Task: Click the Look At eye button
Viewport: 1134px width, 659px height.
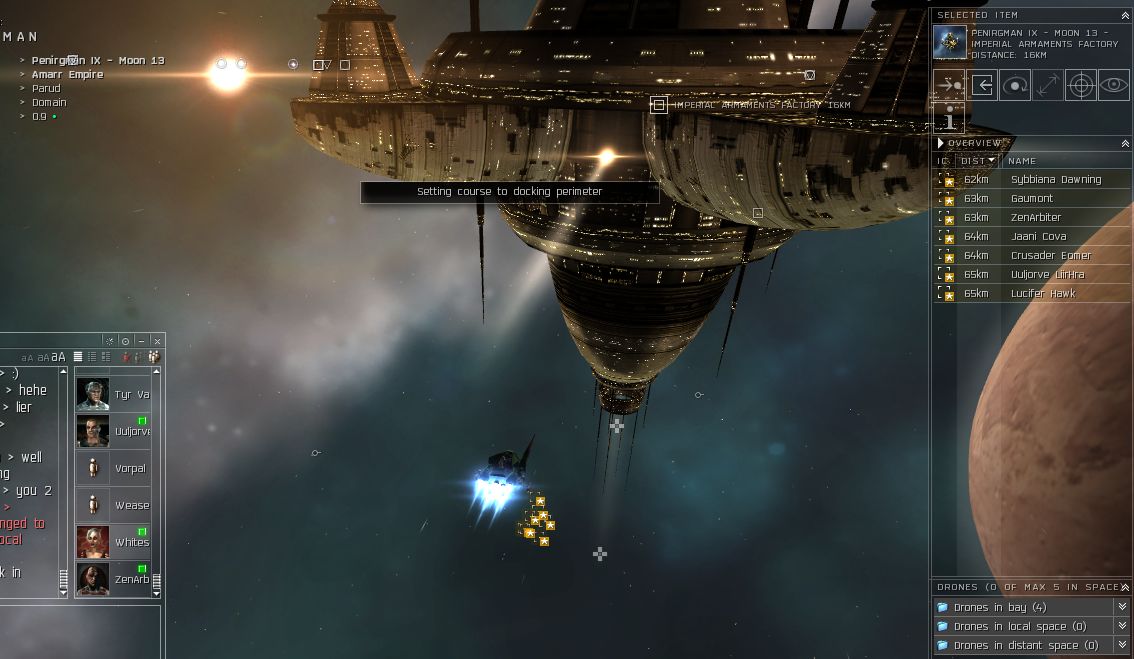Action: (x=1113, y=85)
